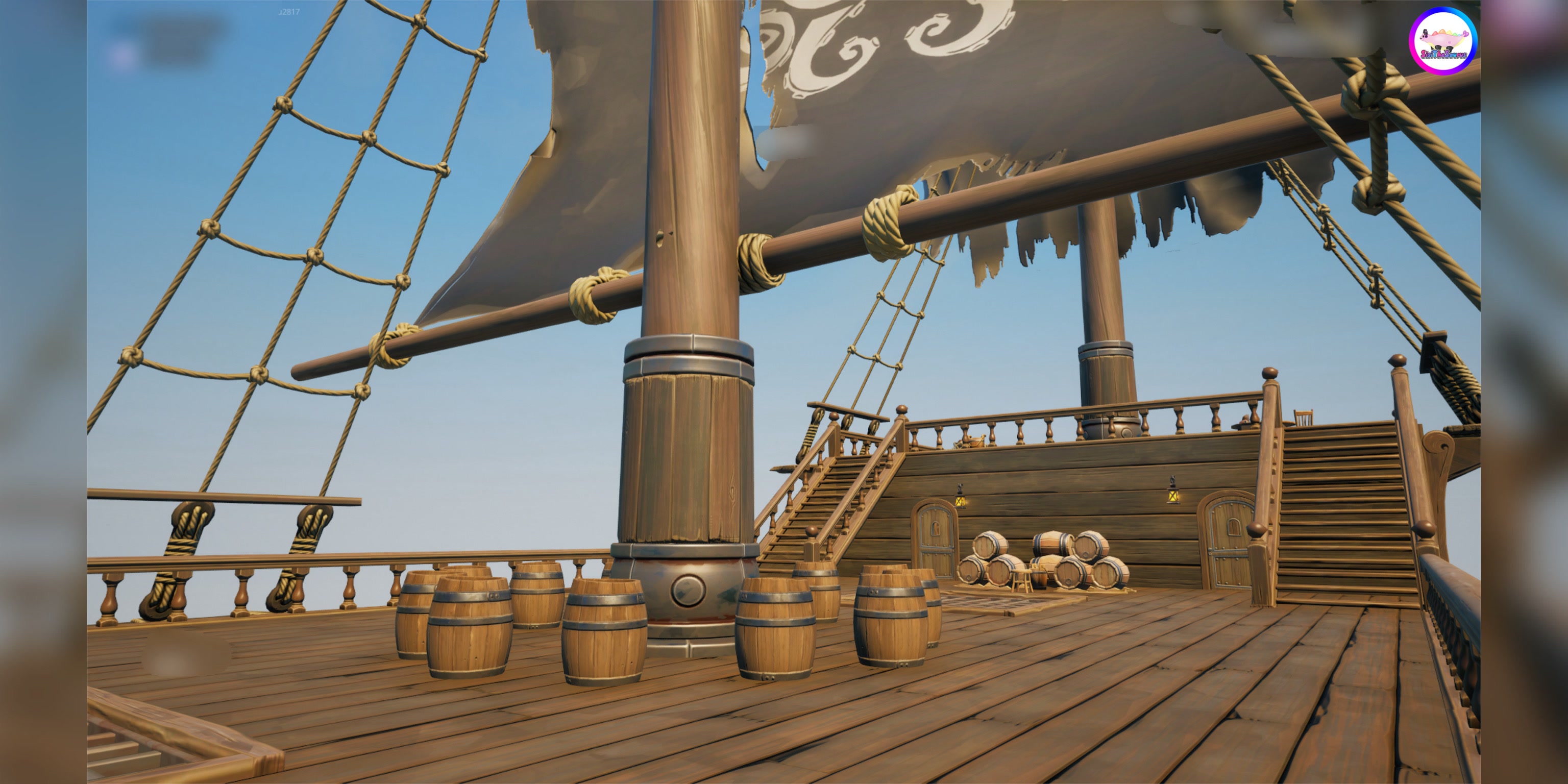The image size is (1568, 784).
Task: Click the SisiTheSaurus channel logo watermark
Action: coord(1442,41)
